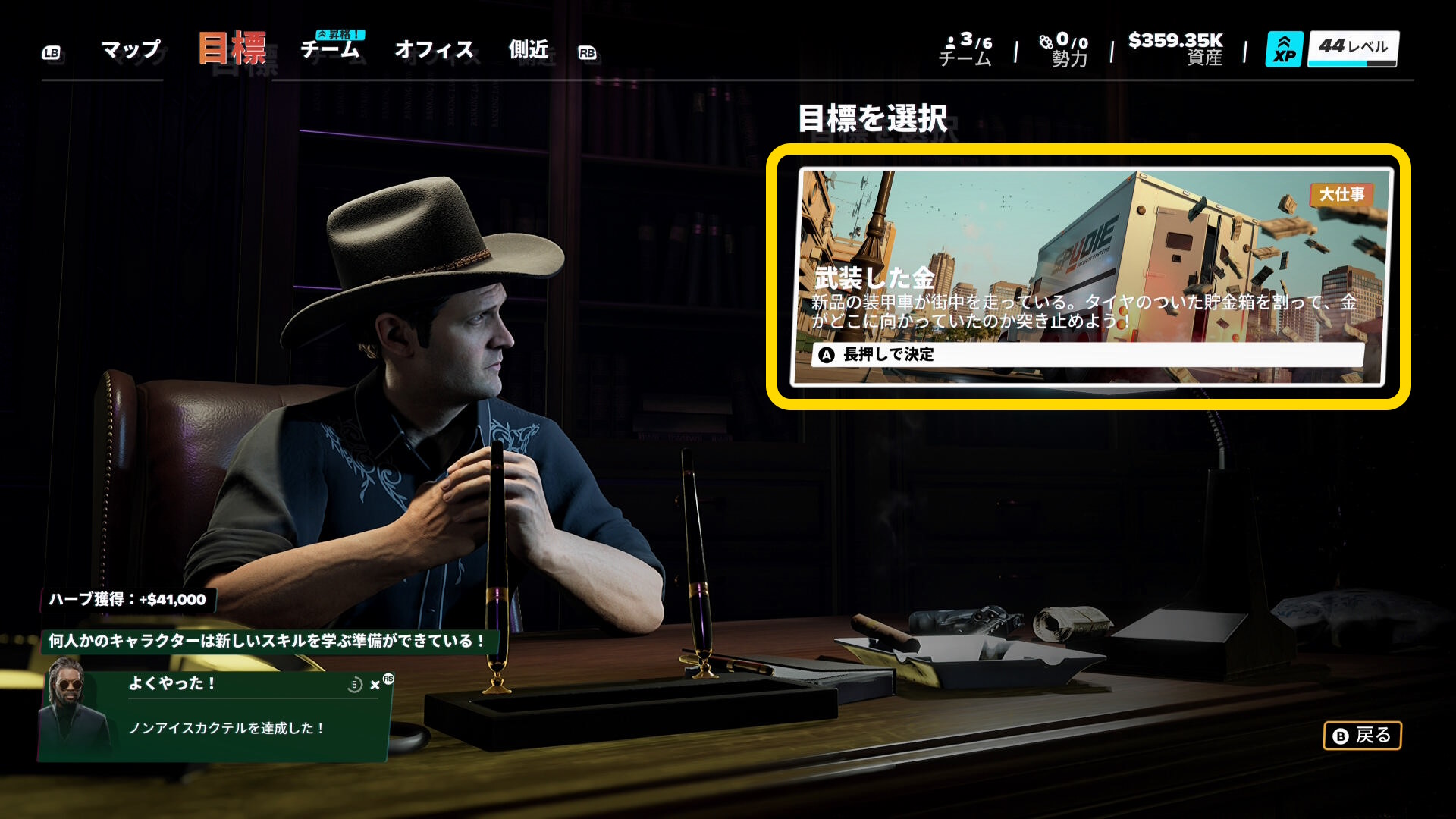Screen dimensions: 1456x819
Task: Open the 側近 tab
Action: pos(529,50)
